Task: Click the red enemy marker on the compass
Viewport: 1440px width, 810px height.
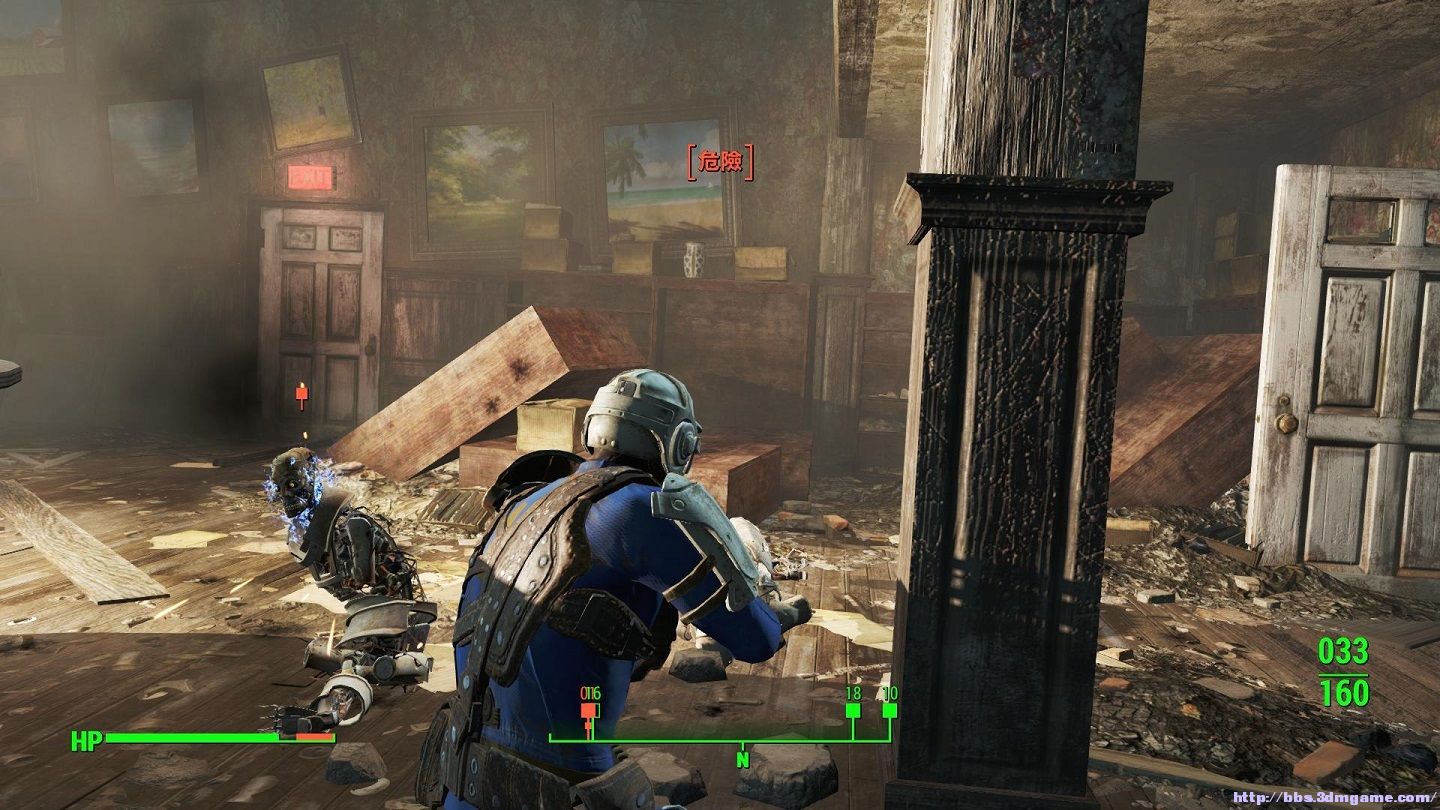Action: click(589, 711)
